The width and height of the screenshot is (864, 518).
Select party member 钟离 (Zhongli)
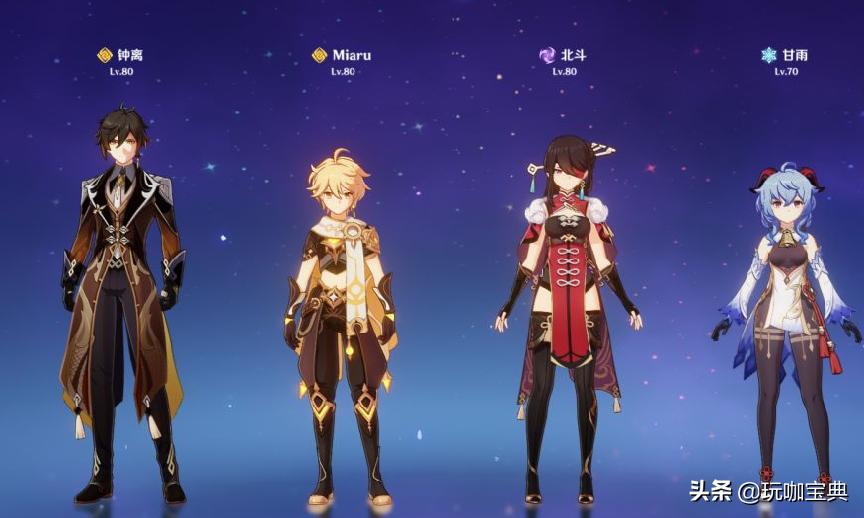click(122, 300)
